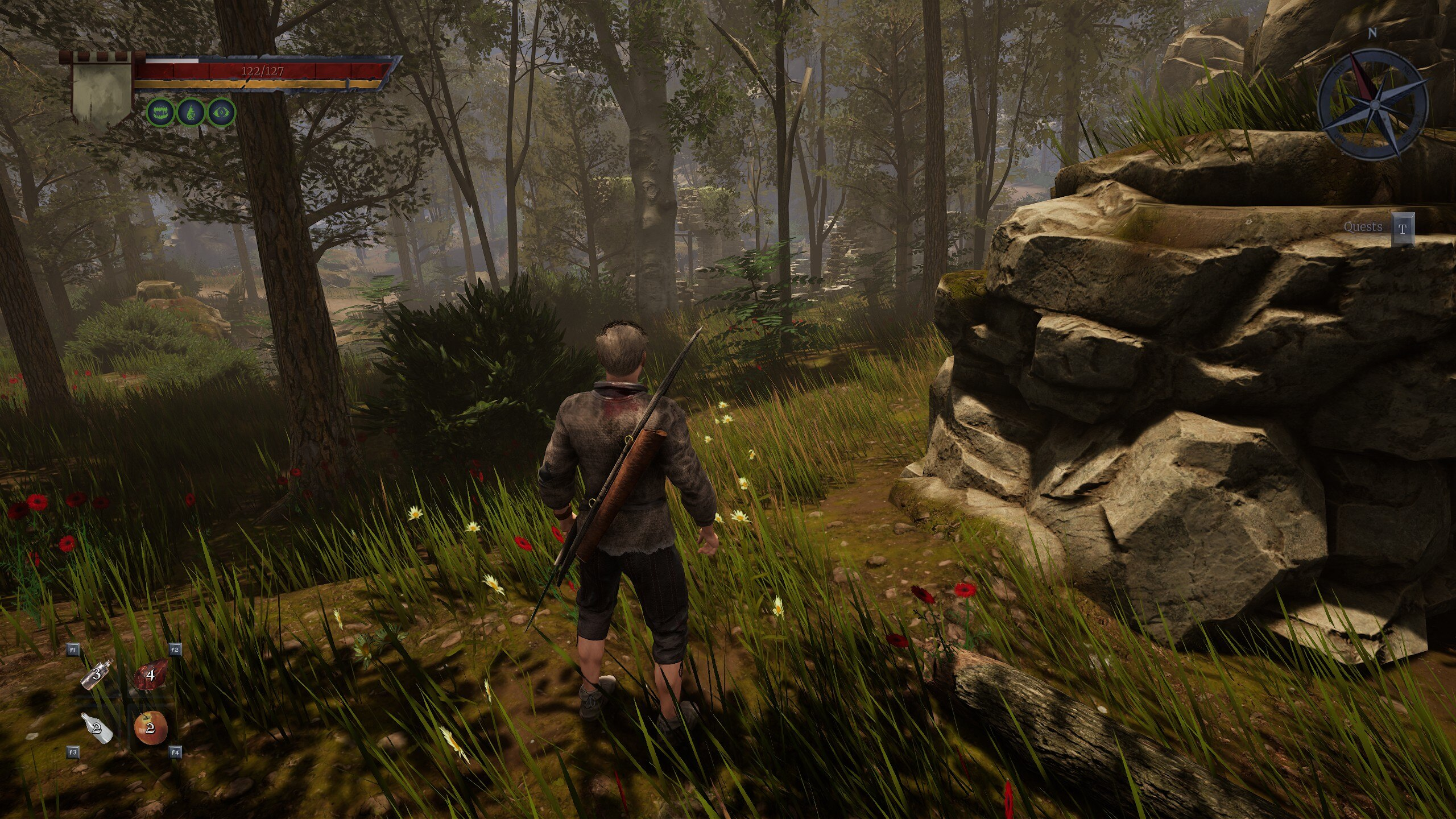Open the Quests tracker
This screenshot has width=1456, height=819.
point(1402,229)
